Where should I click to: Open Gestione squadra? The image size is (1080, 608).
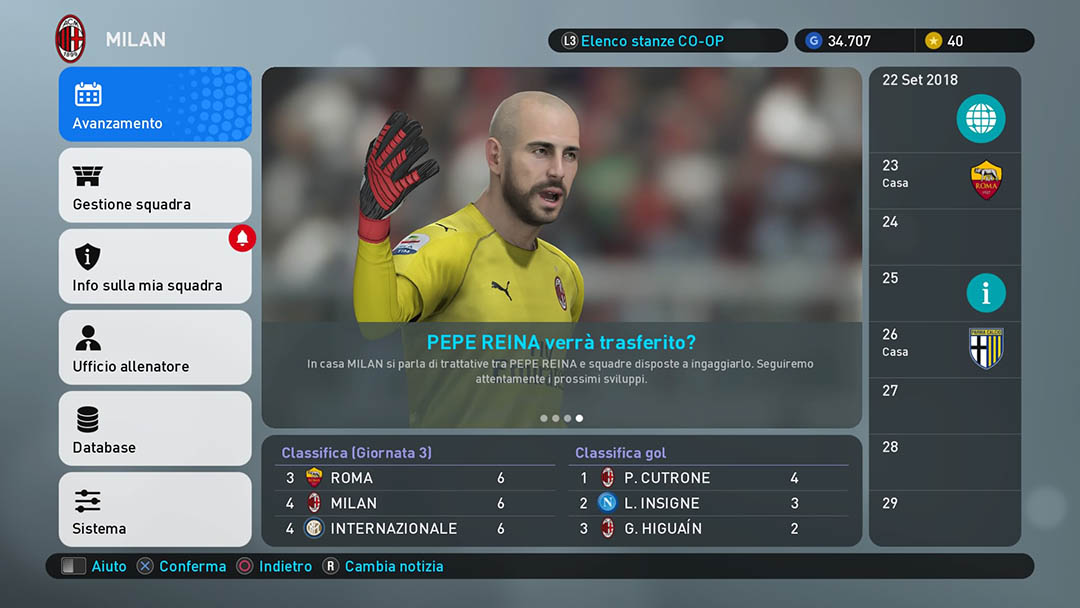click(155, 186)
